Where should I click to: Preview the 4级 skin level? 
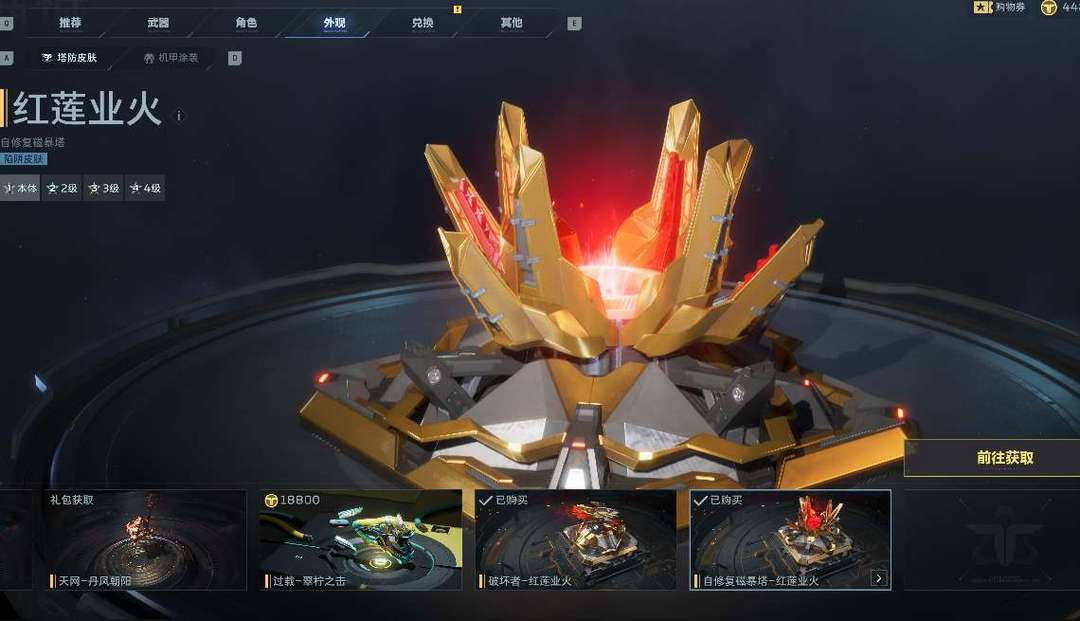click(145, 188)
